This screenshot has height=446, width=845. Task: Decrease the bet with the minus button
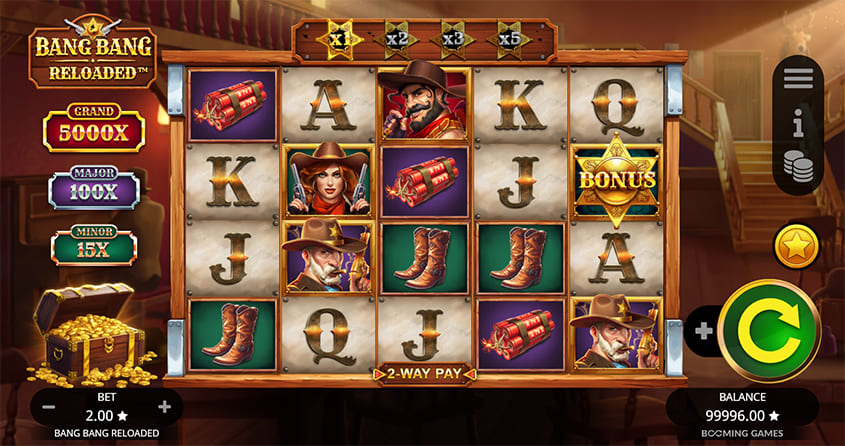click(48, 407)
